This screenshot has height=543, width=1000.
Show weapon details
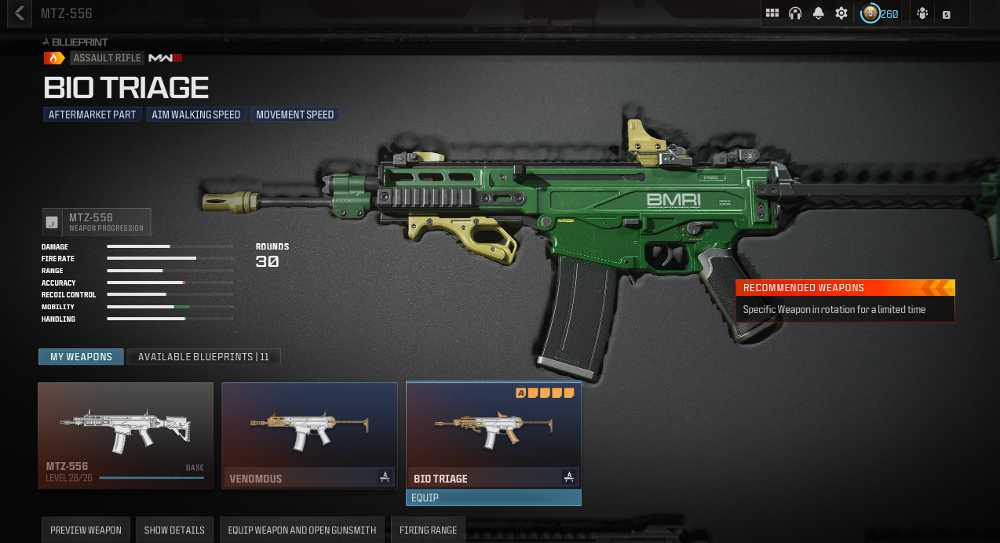point(174,530)
